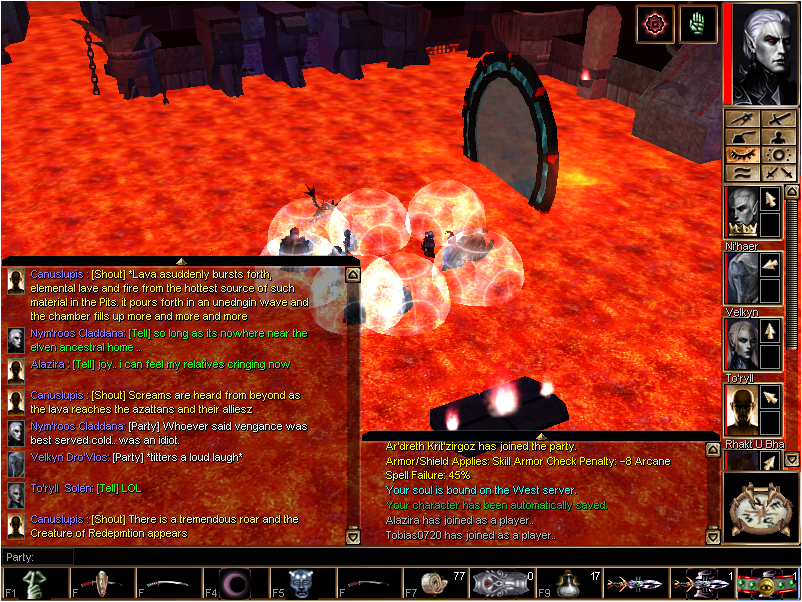Use the F4 dark purple ring quickslot
This screenshot has width=802, height=602.
click(x=237, y=584)
